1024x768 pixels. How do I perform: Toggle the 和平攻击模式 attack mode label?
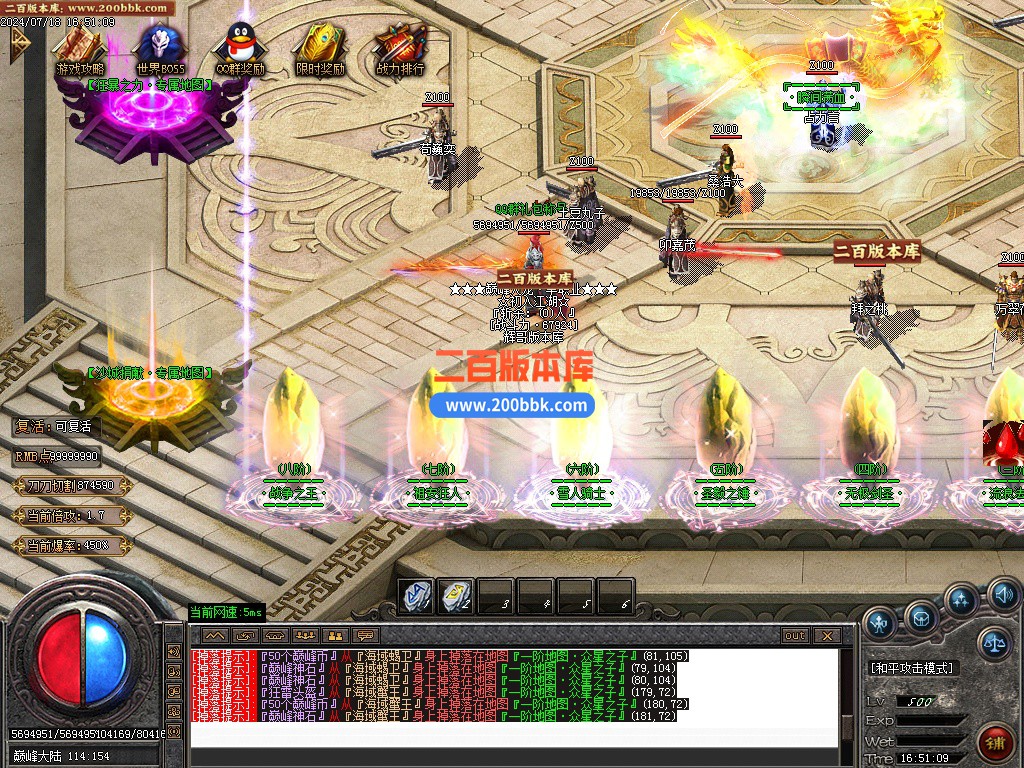912,668
